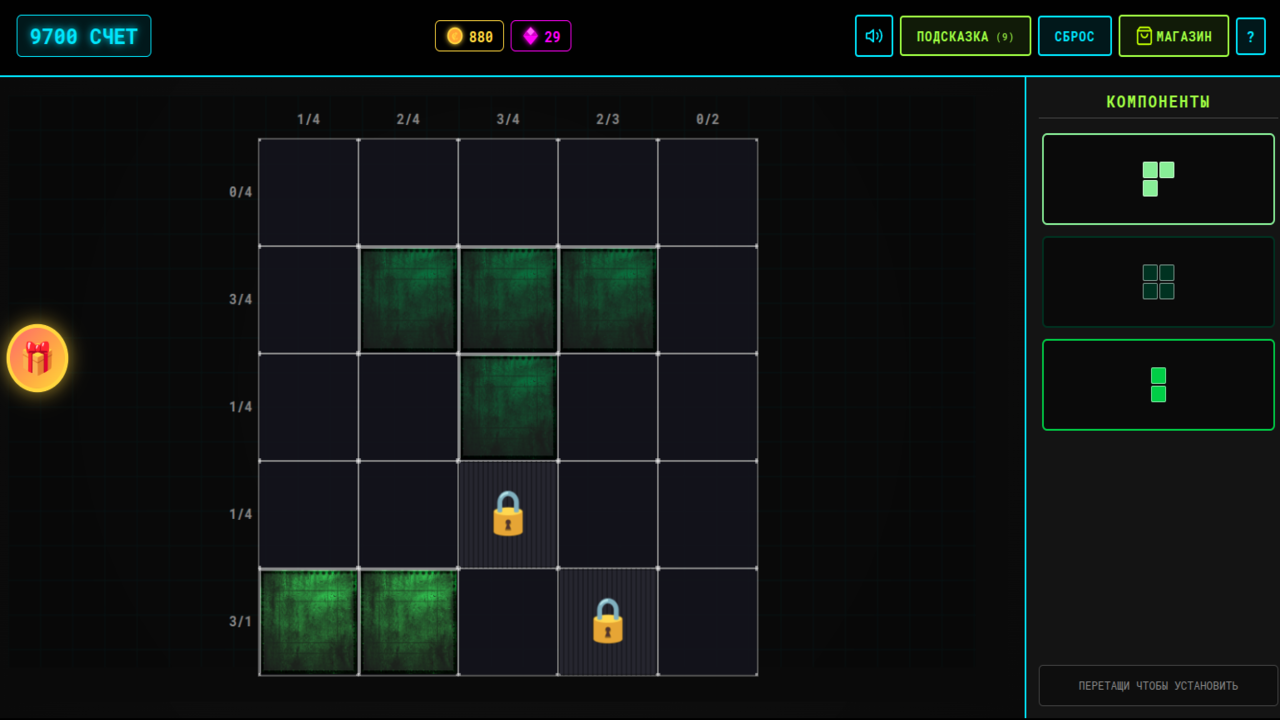Click the padlock icon in the 3/1 row
This screenshot has height=720, width=1280.
click(x=607, y=622)
